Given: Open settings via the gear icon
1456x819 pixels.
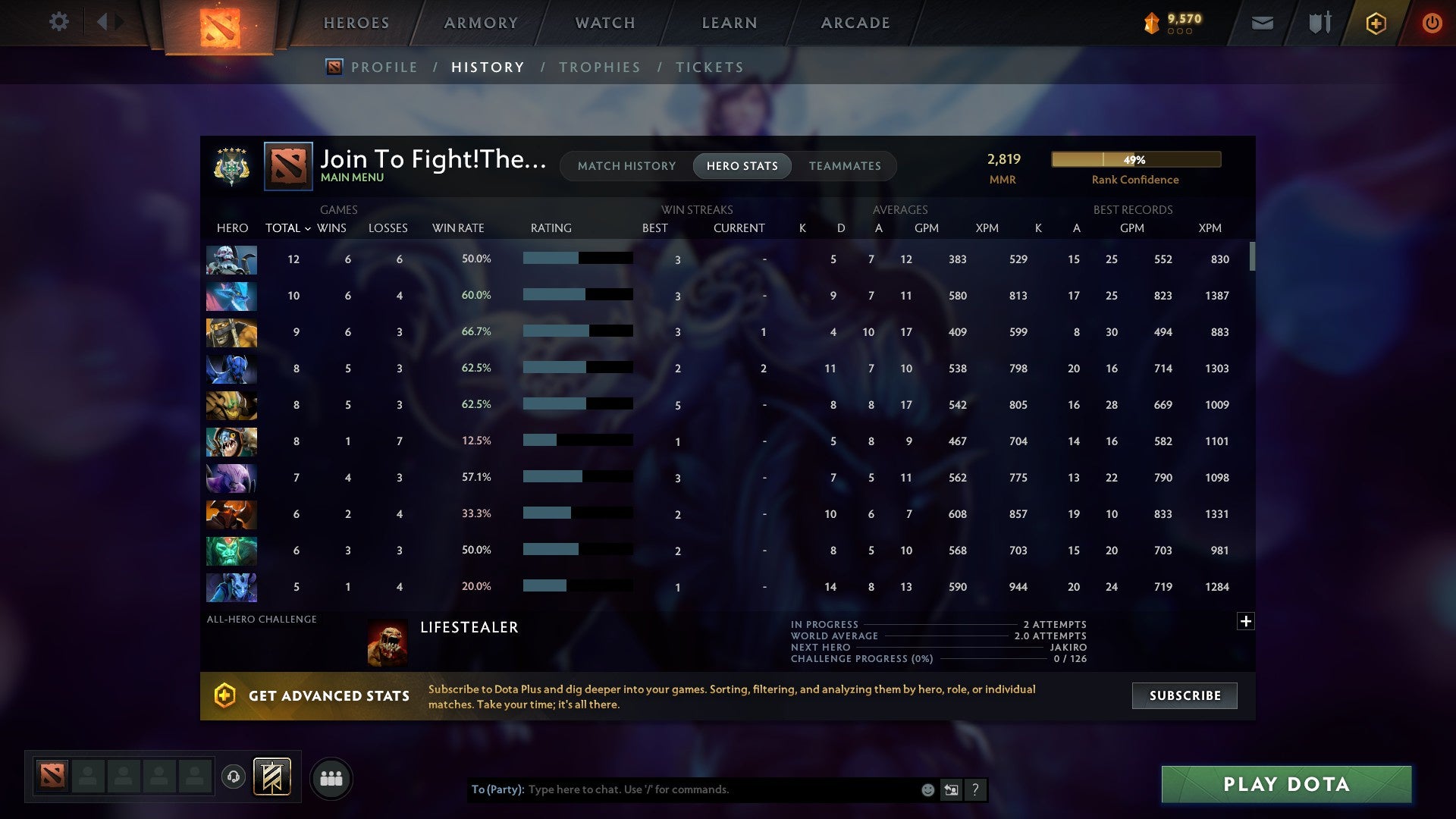Looking at the screenshot, I should coord(59,22).
